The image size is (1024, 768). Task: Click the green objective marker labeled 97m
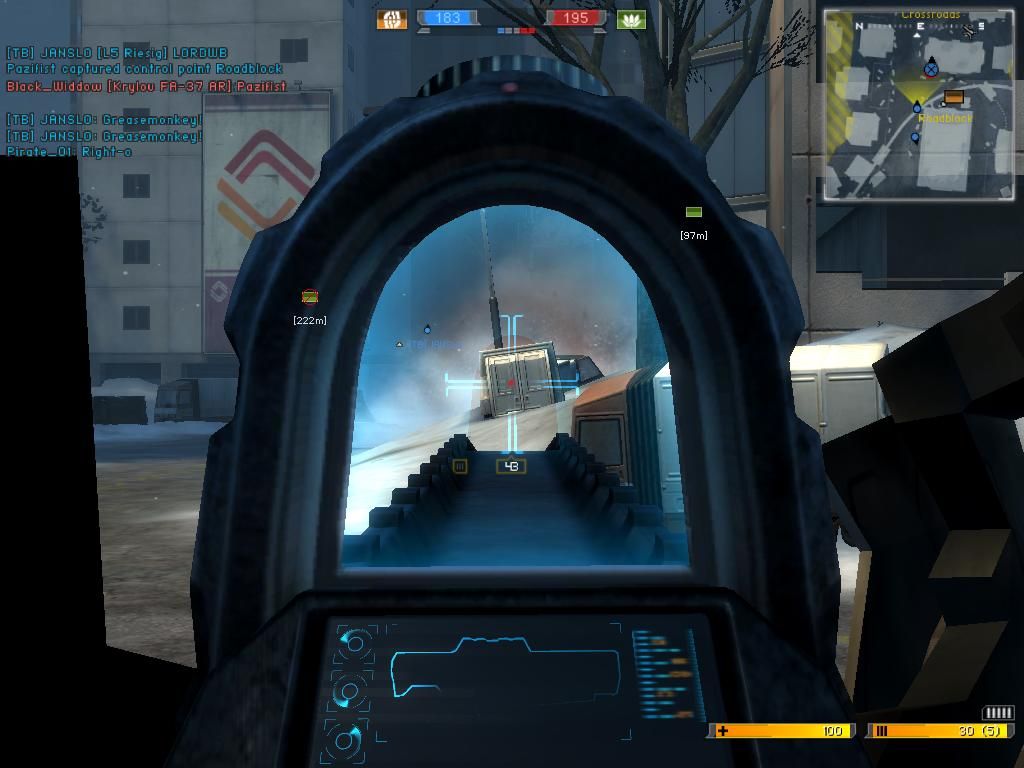[693, 212]
